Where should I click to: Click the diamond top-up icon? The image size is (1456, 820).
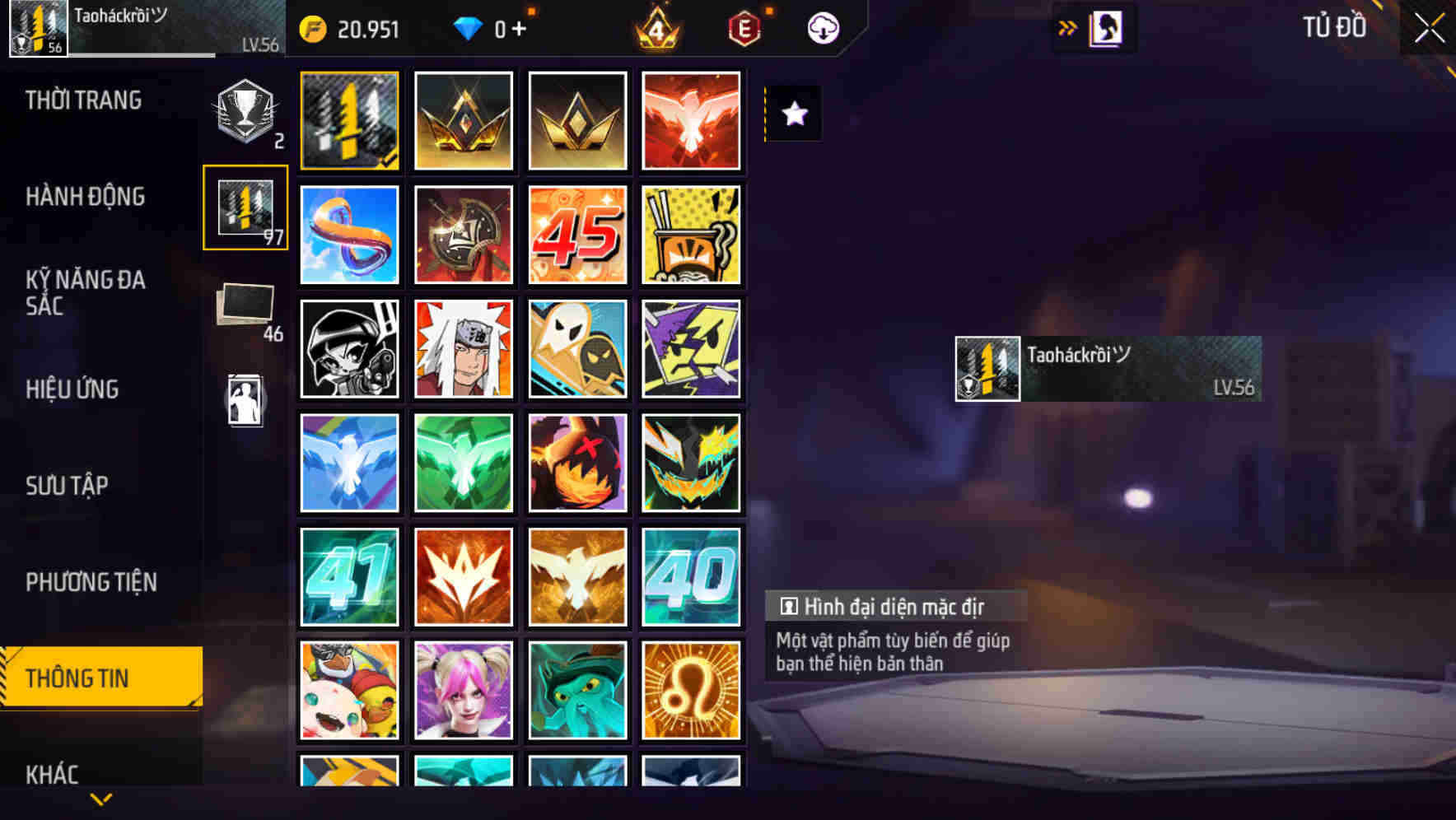click(x=469, y=28)
